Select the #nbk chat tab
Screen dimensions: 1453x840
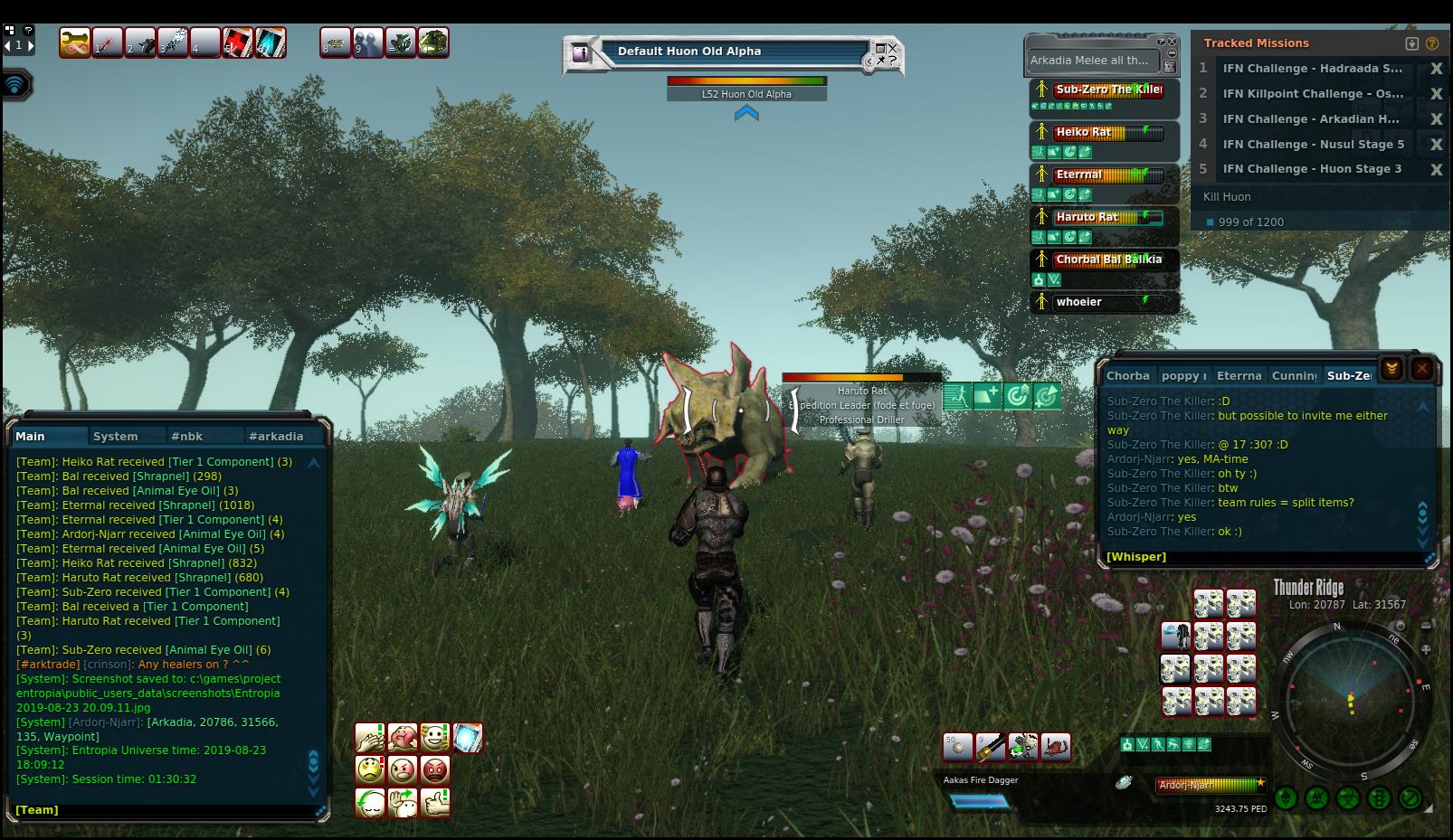(186, 436)
